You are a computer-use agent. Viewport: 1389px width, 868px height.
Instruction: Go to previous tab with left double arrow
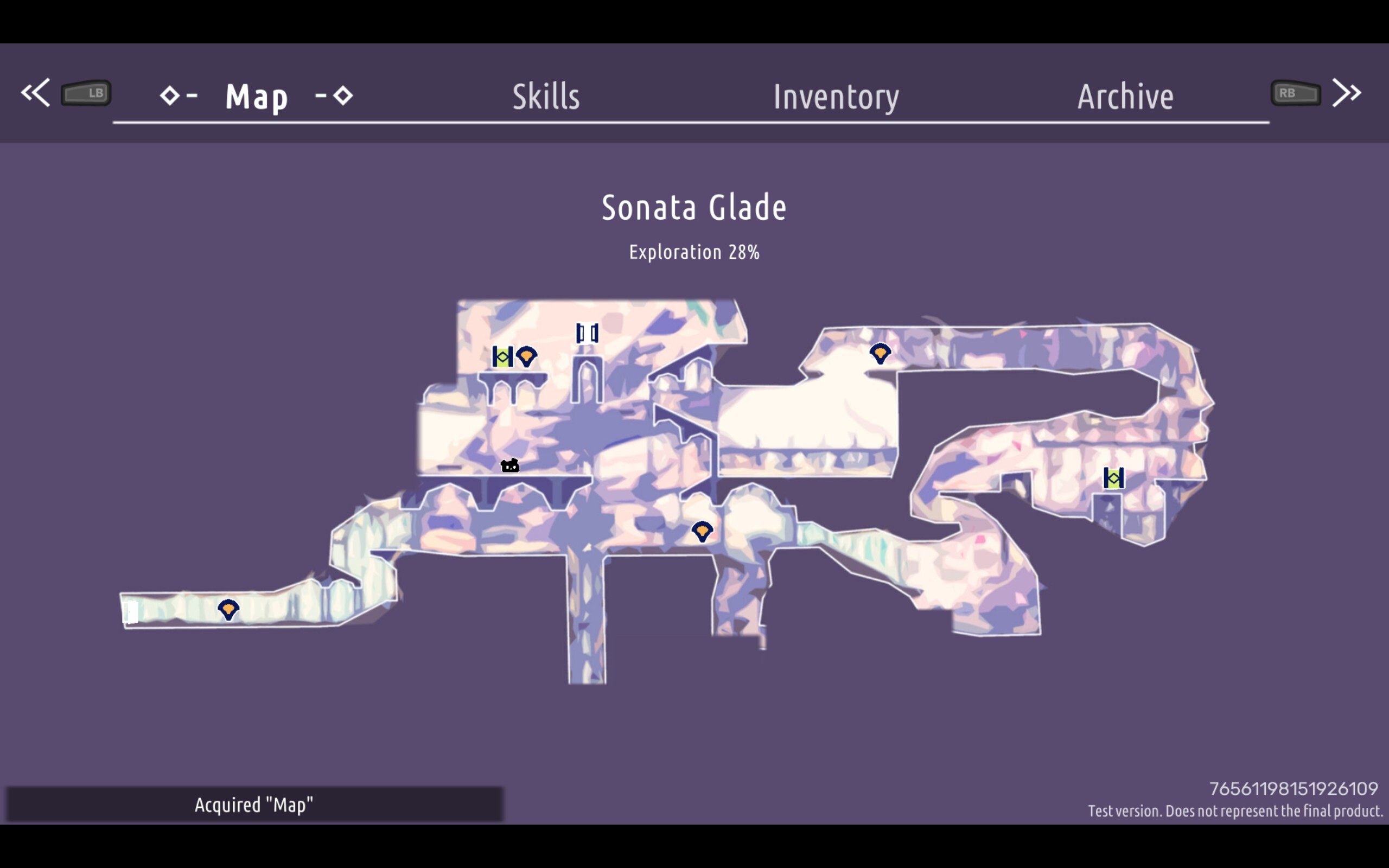pyautogui.click(x=36, y=92)
